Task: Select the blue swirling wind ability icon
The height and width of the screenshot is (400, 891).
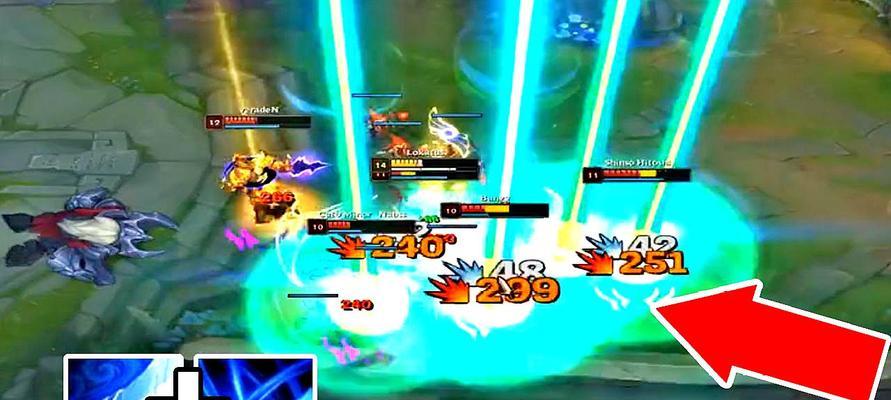Action: point(123,378)
